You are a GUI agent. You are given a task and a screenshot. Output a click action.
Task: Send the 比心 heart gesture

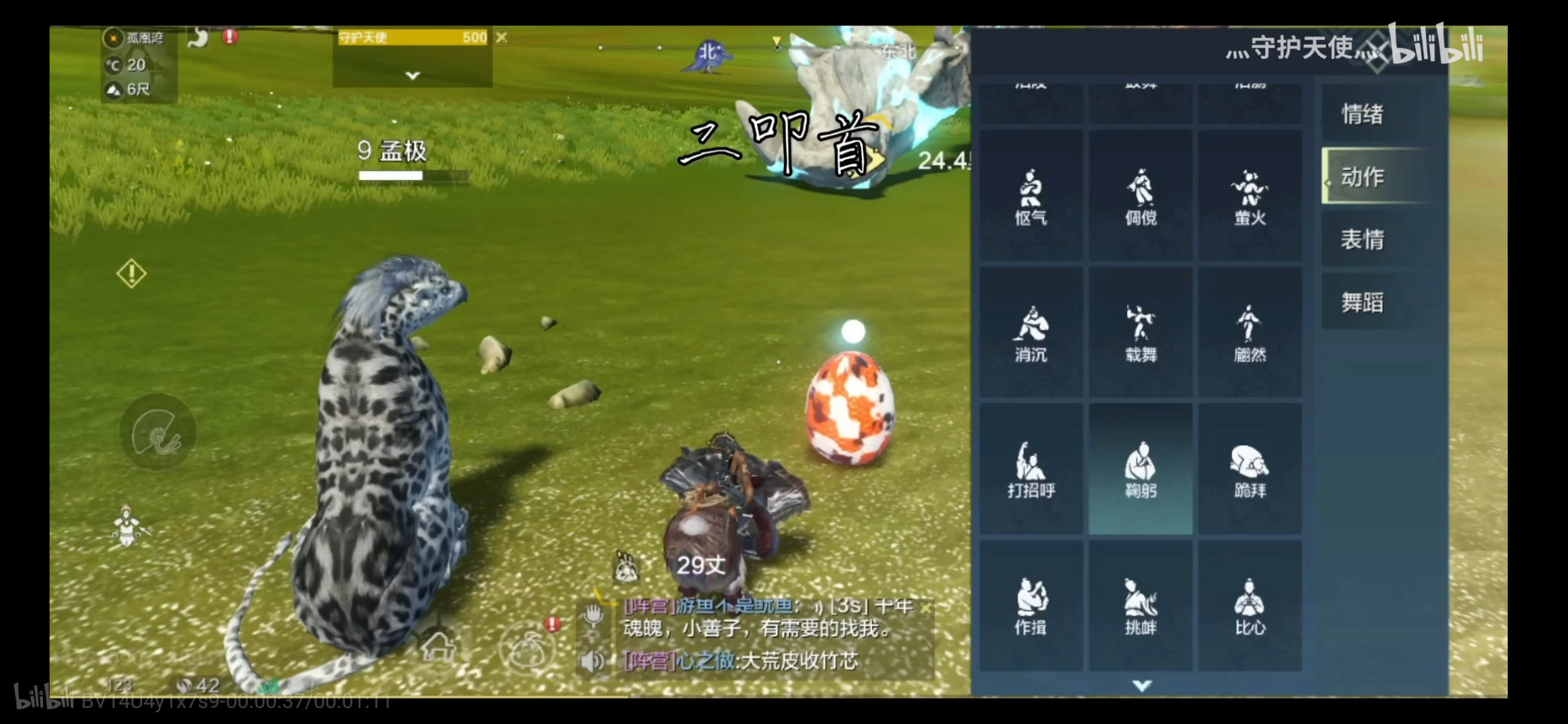1250,606
